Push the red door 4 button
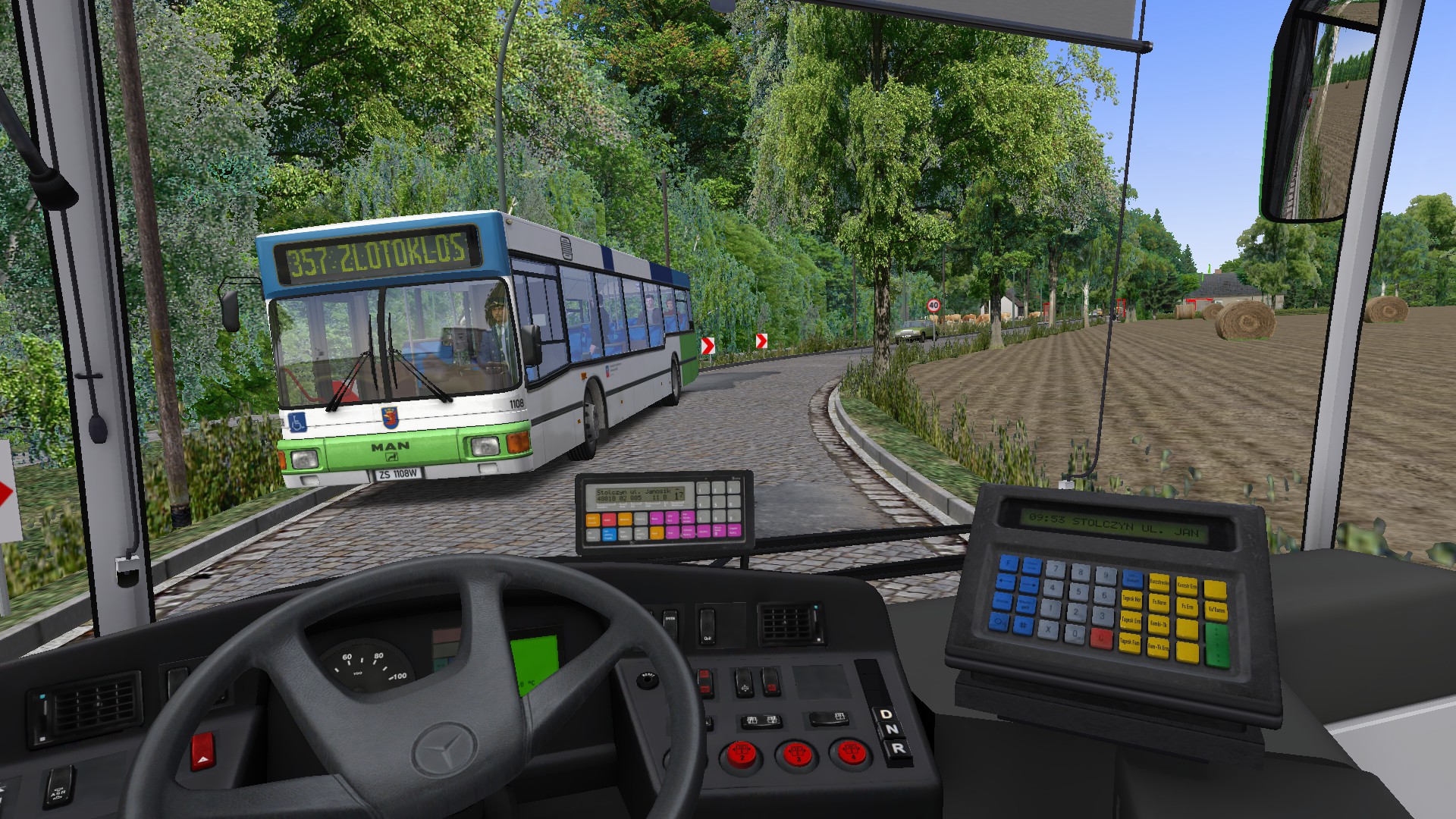 pos(850,753)
